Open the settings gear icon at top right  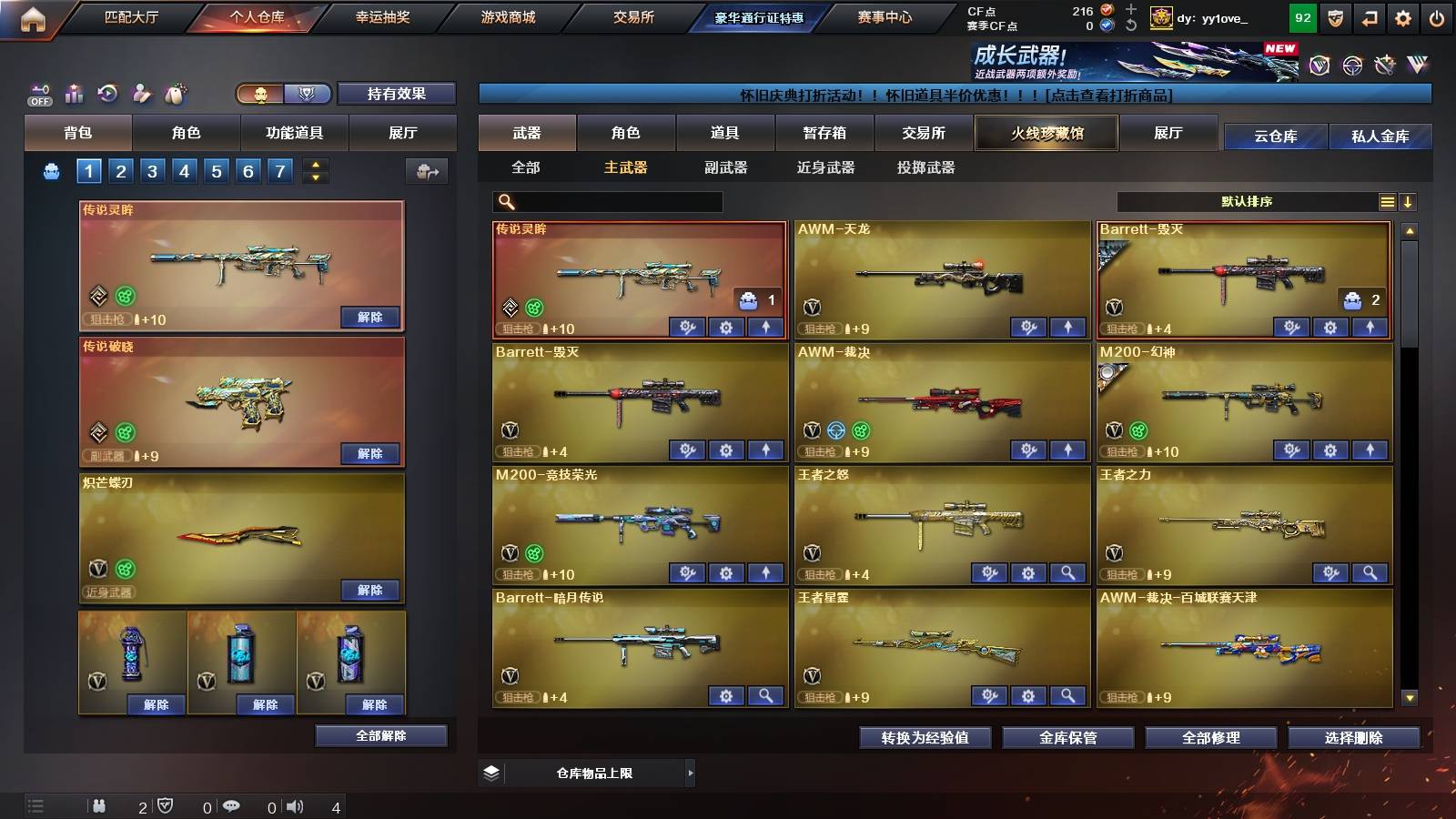click(x=1404, y=17)
